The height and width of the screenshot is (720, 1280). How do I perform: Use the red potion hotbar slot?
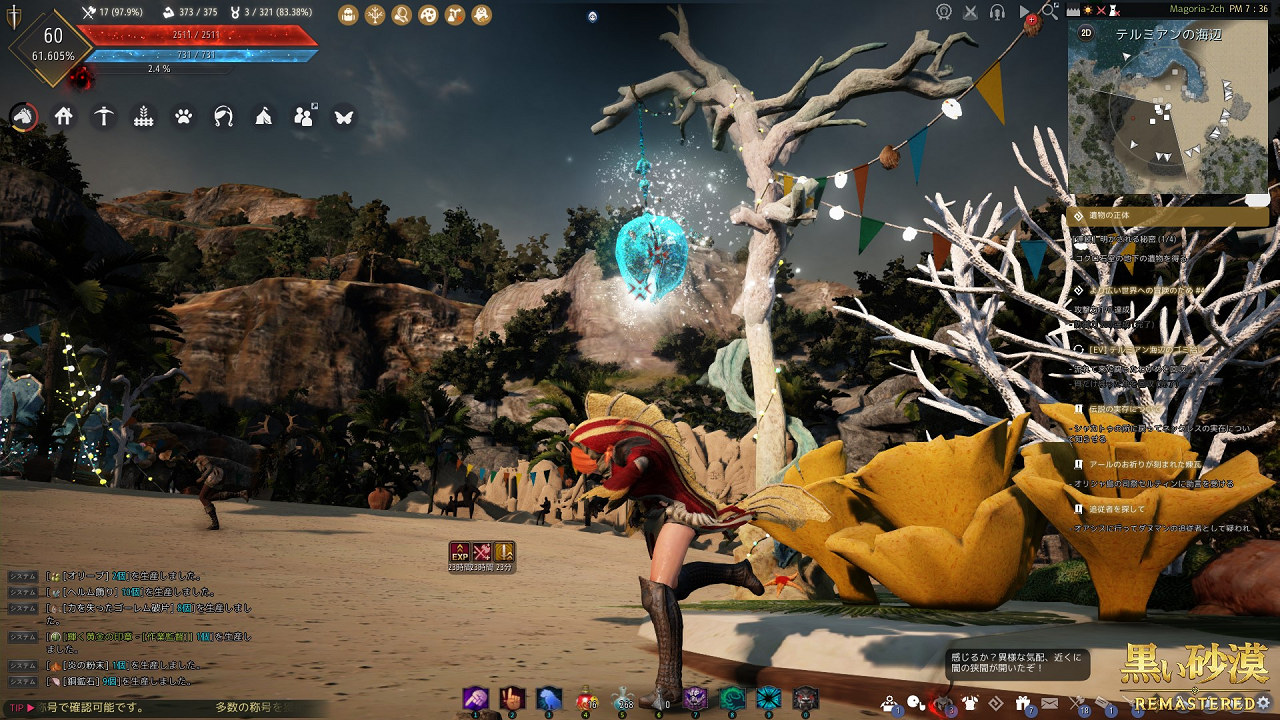pos(588,698)
